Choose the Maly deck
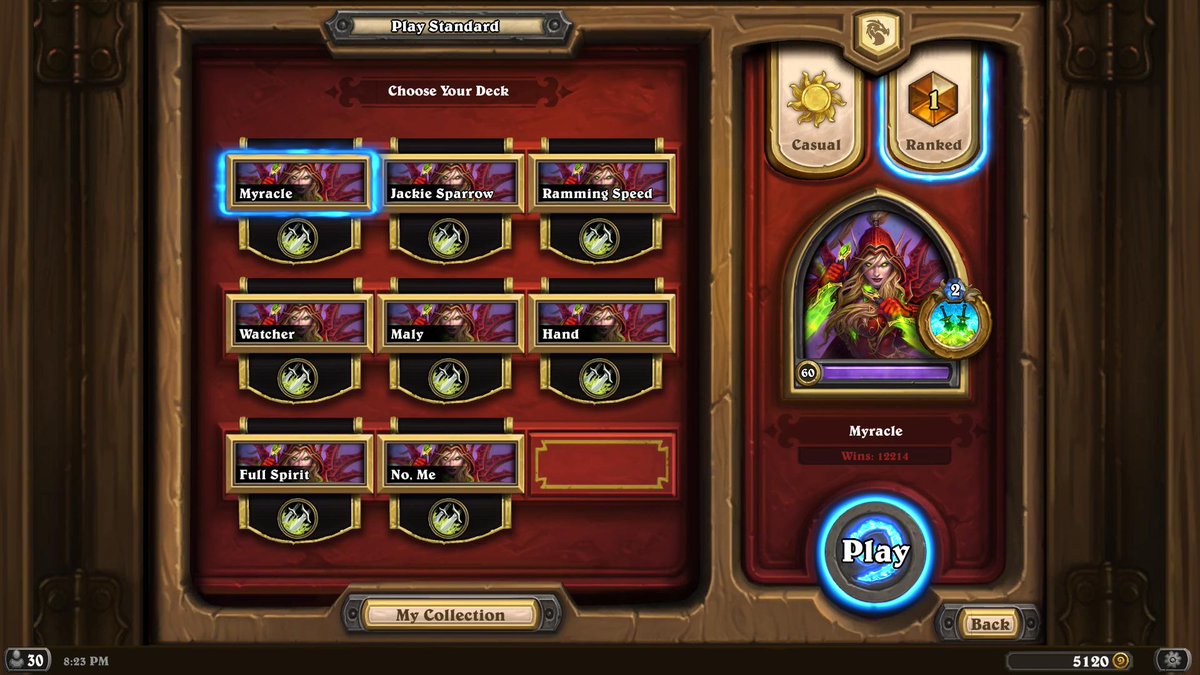The image size is (1200, 675). [x=451, y=323]
